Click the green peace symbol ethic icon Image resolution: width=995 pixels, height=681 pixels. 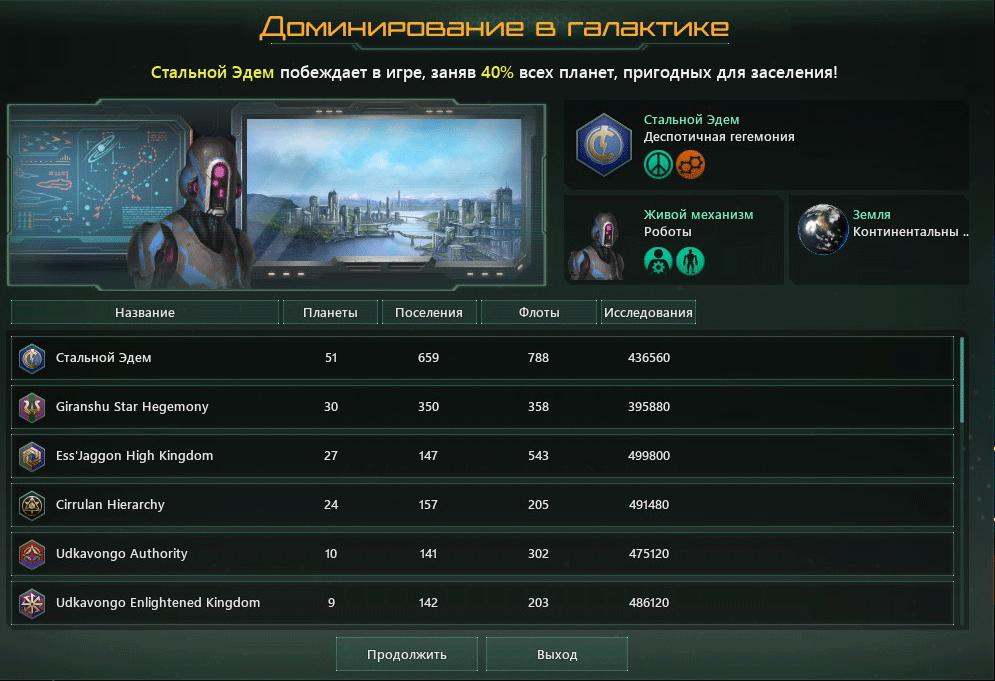point(657,164)
